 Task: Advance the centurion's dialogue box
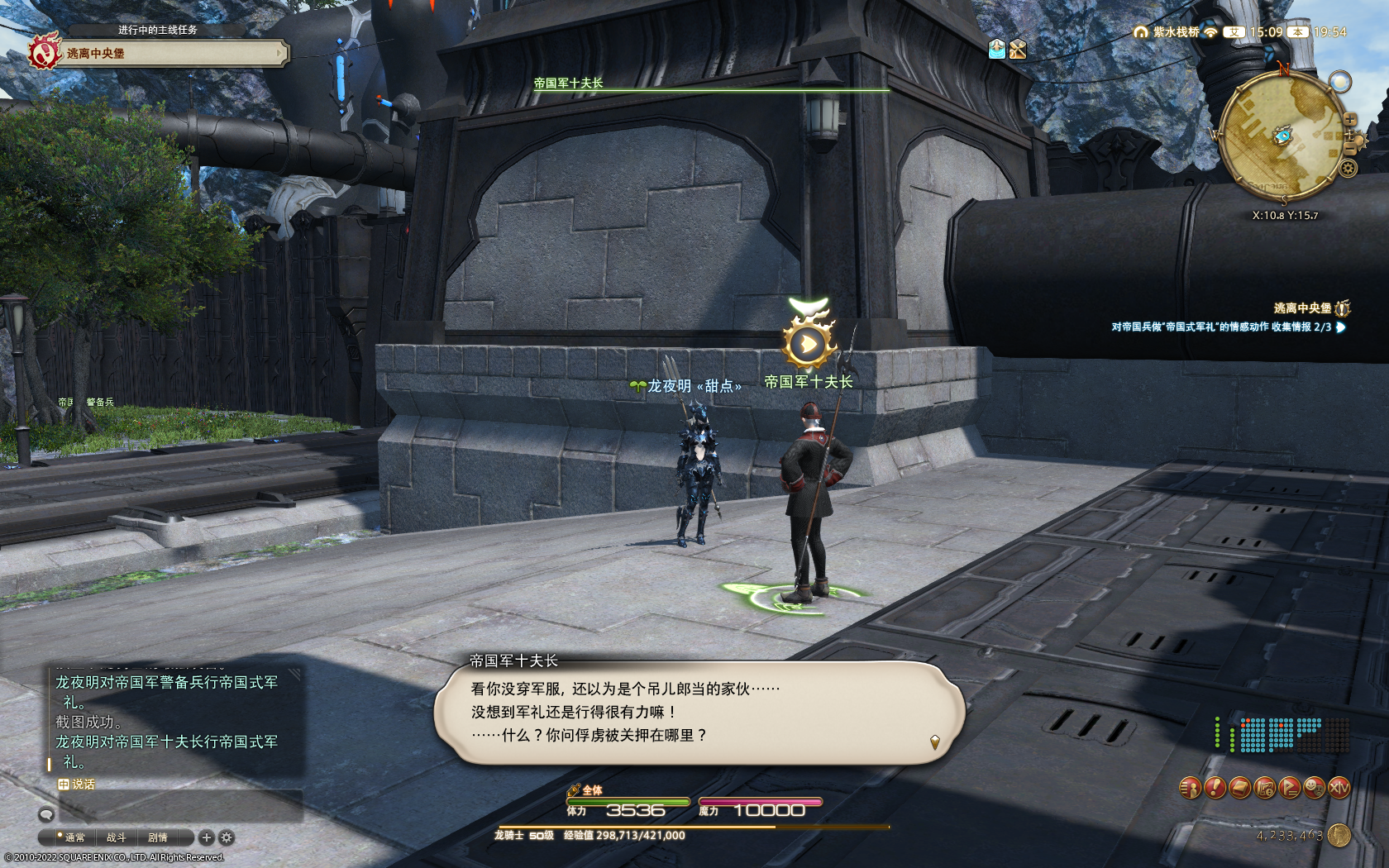[x=699, y=712]
